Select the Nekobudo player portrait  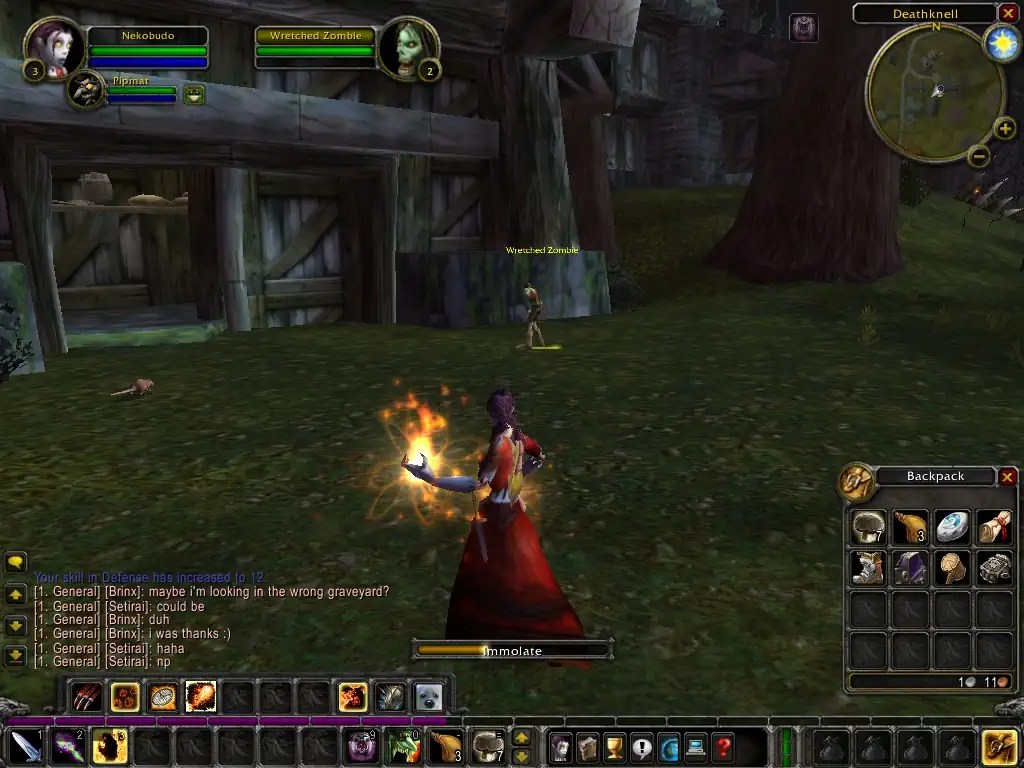point(53,48)
